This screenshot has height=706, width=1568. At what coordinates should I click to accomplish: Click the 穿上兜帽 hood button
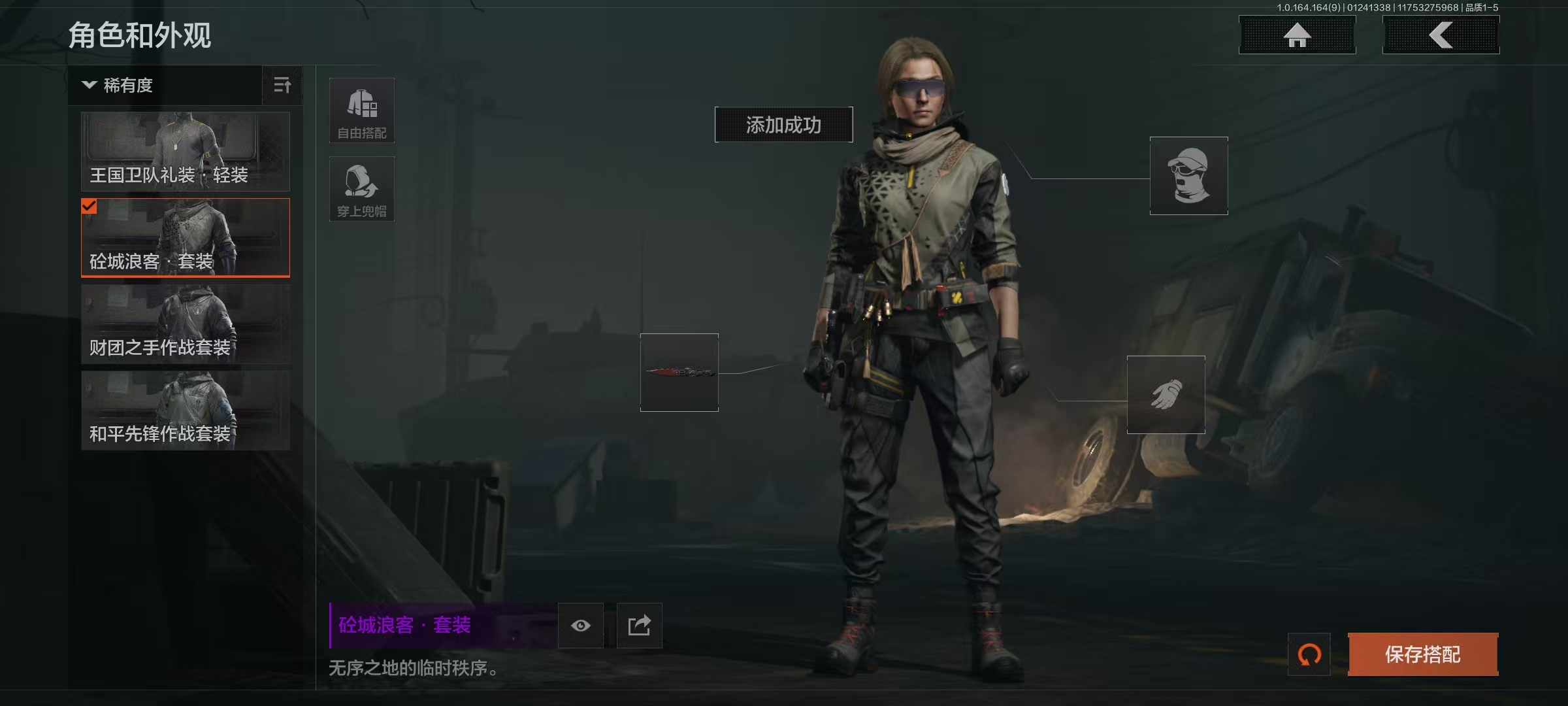(362, 190)
